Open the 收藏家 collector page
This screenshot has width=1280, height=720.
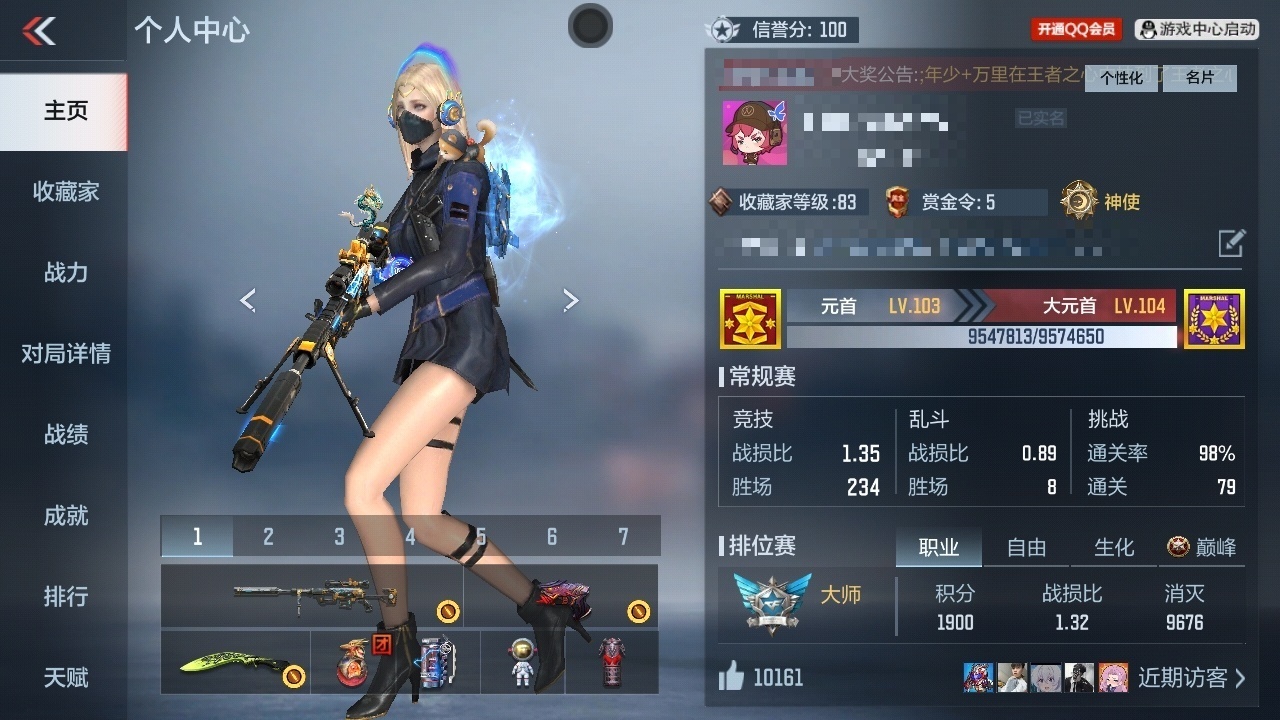pos(65,192)
